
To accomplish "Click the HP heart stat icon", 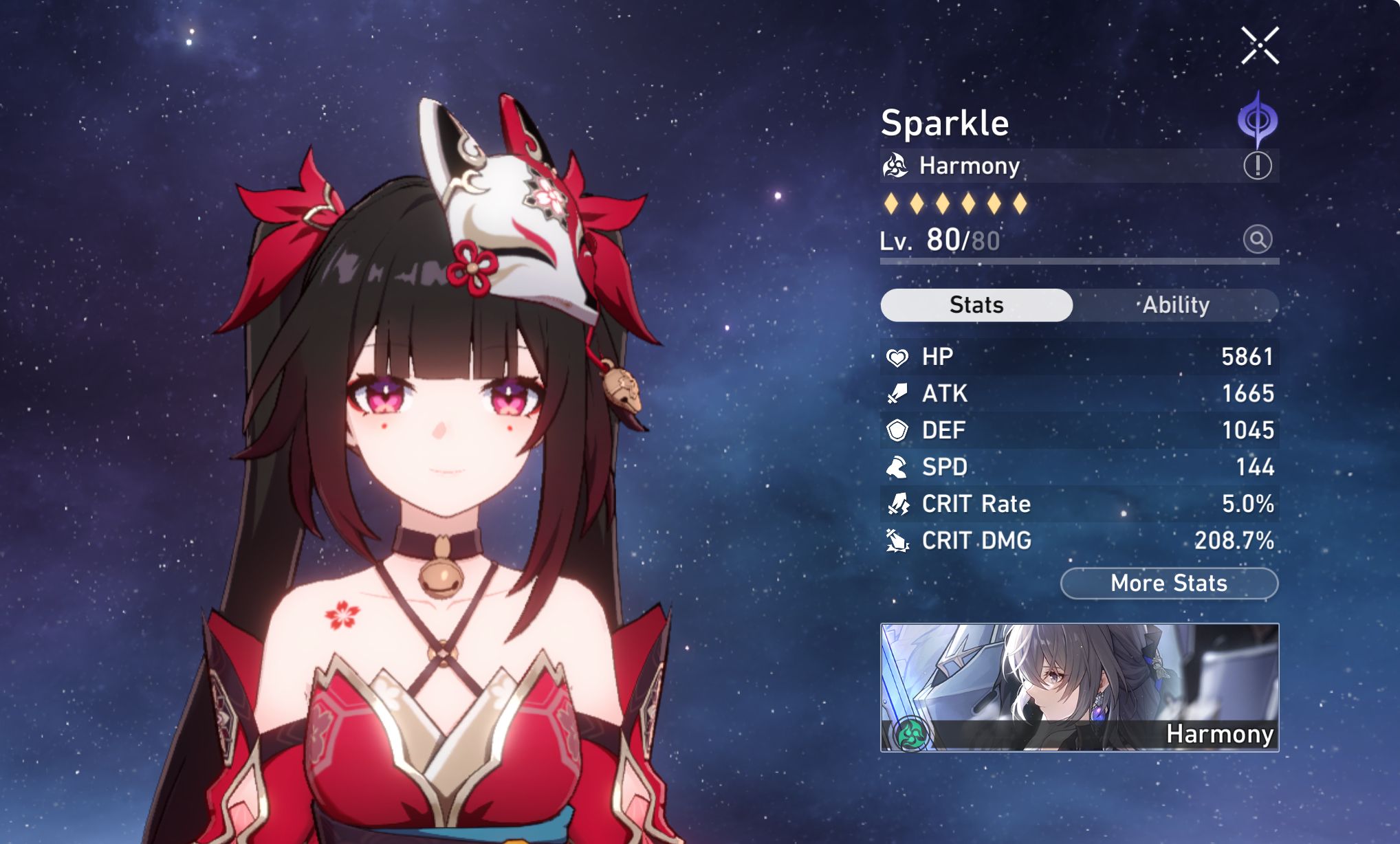I will (x=899, y=357).
